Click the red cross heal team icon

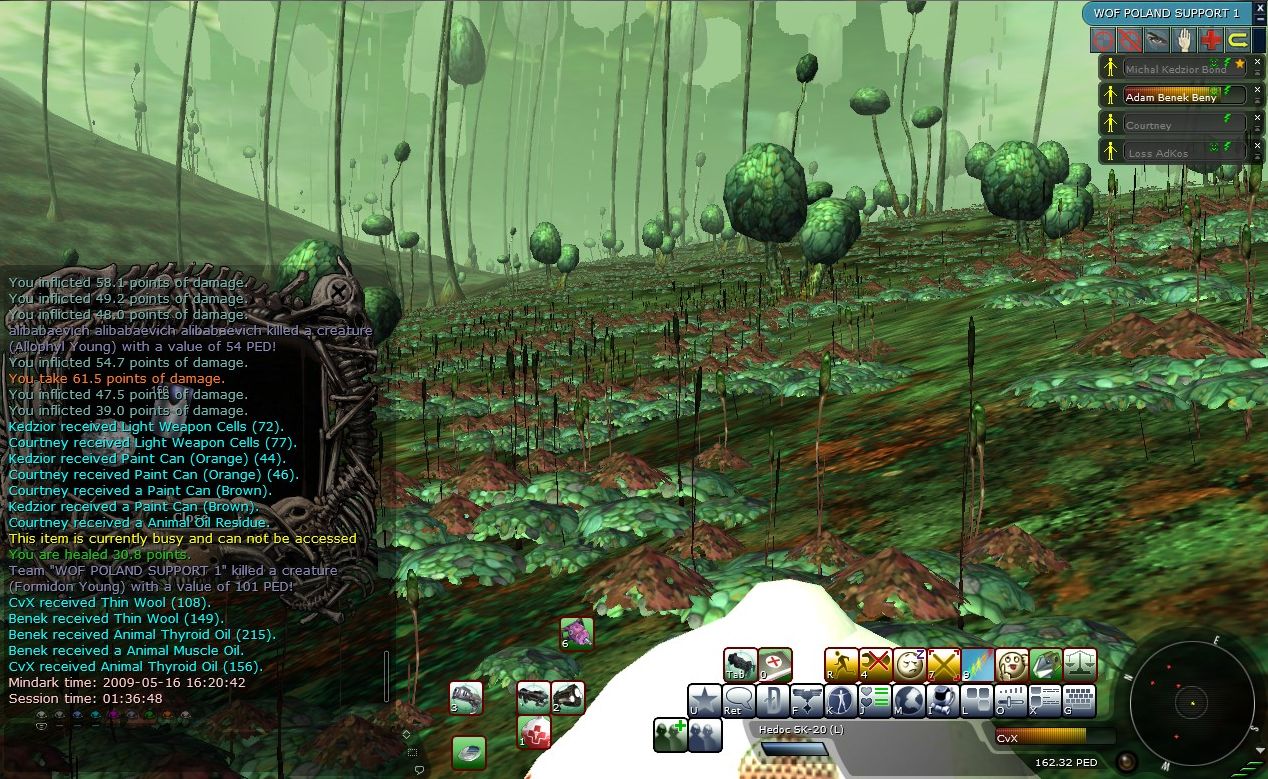click(1211, 40)
